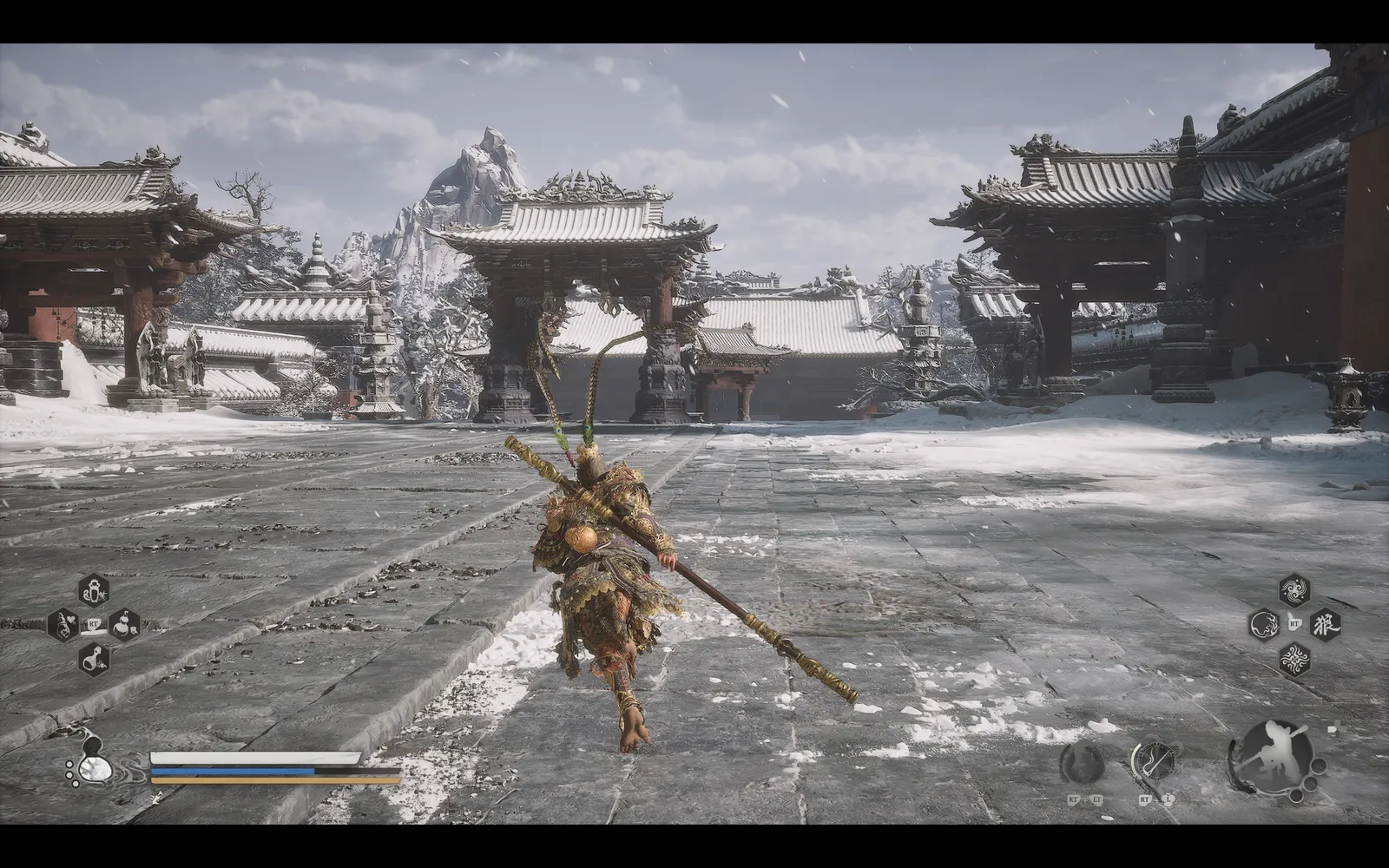
Task: Summon the dimmed spirit skill icon
Action: (1083, 763)
